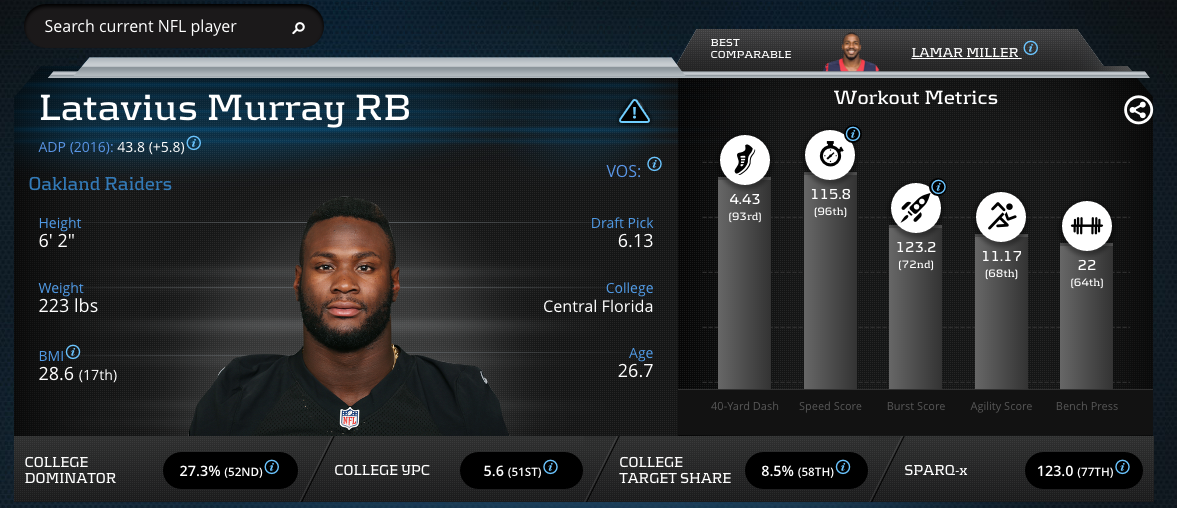This screenshot has height=508, width=1177.
Task: Open info icon for College YPC value
Action: click(x=549, y=467)
